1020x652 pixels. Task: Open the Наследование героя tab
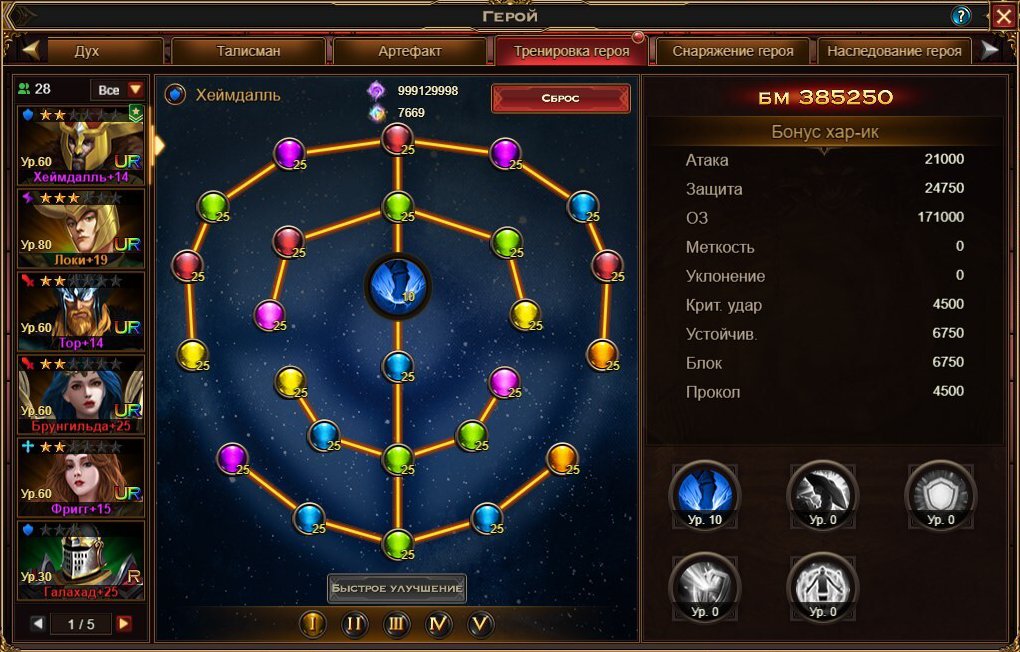coord(895,51)
